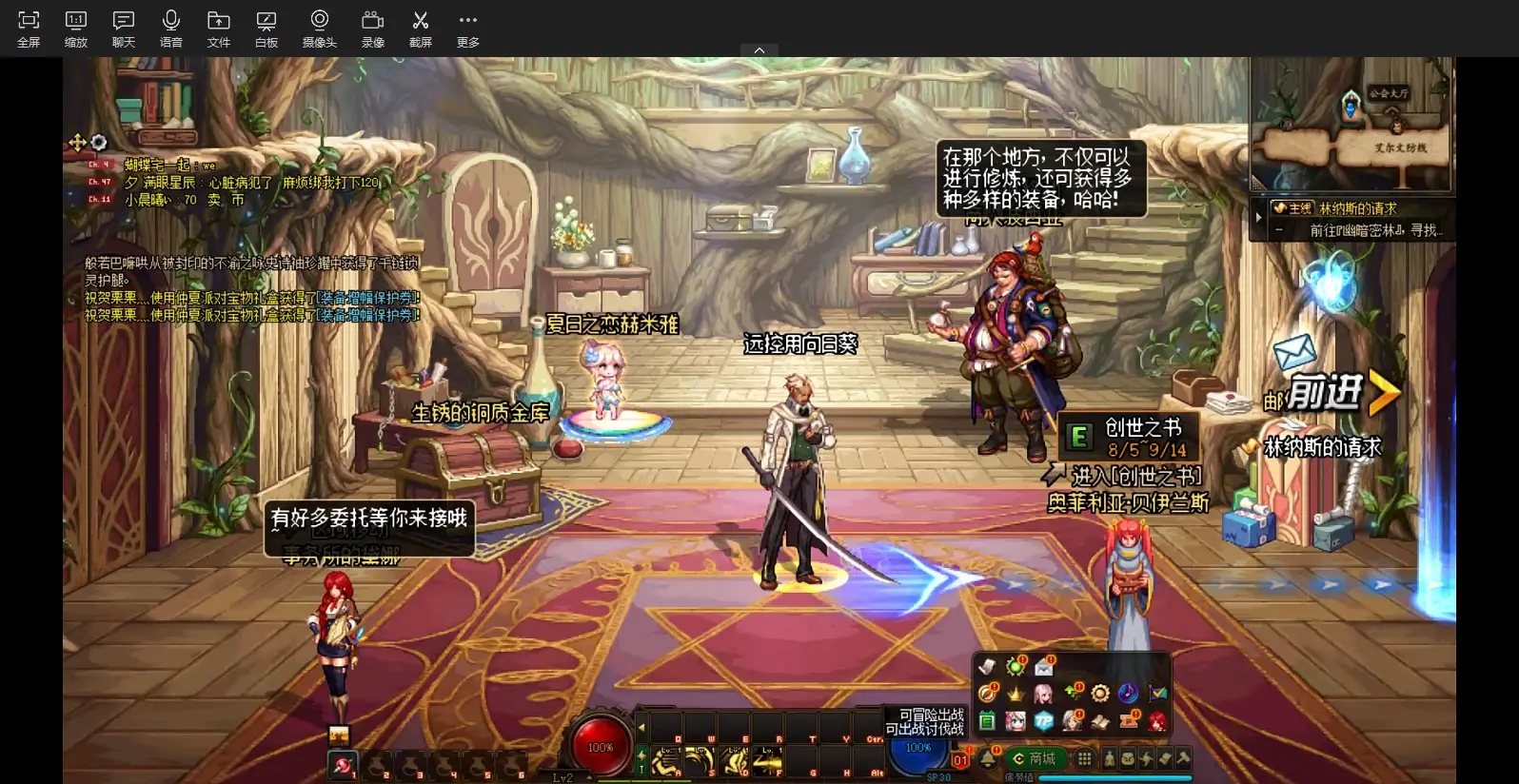Open the game settings gear icon in the menu tray
Image resolution: width=1519 pixels, height=784 pixels.
point(1101,693)
